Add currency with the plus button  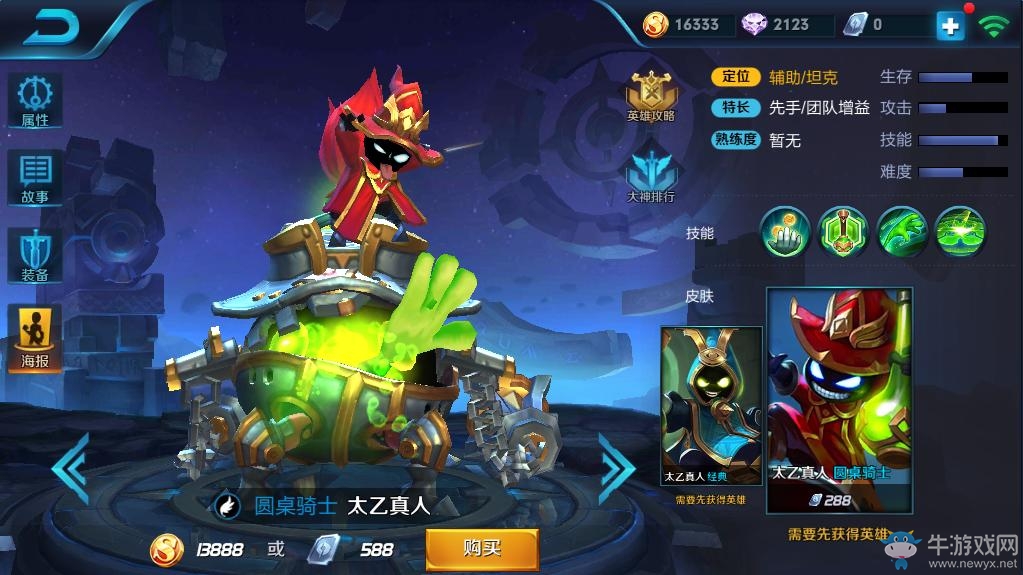950,26
